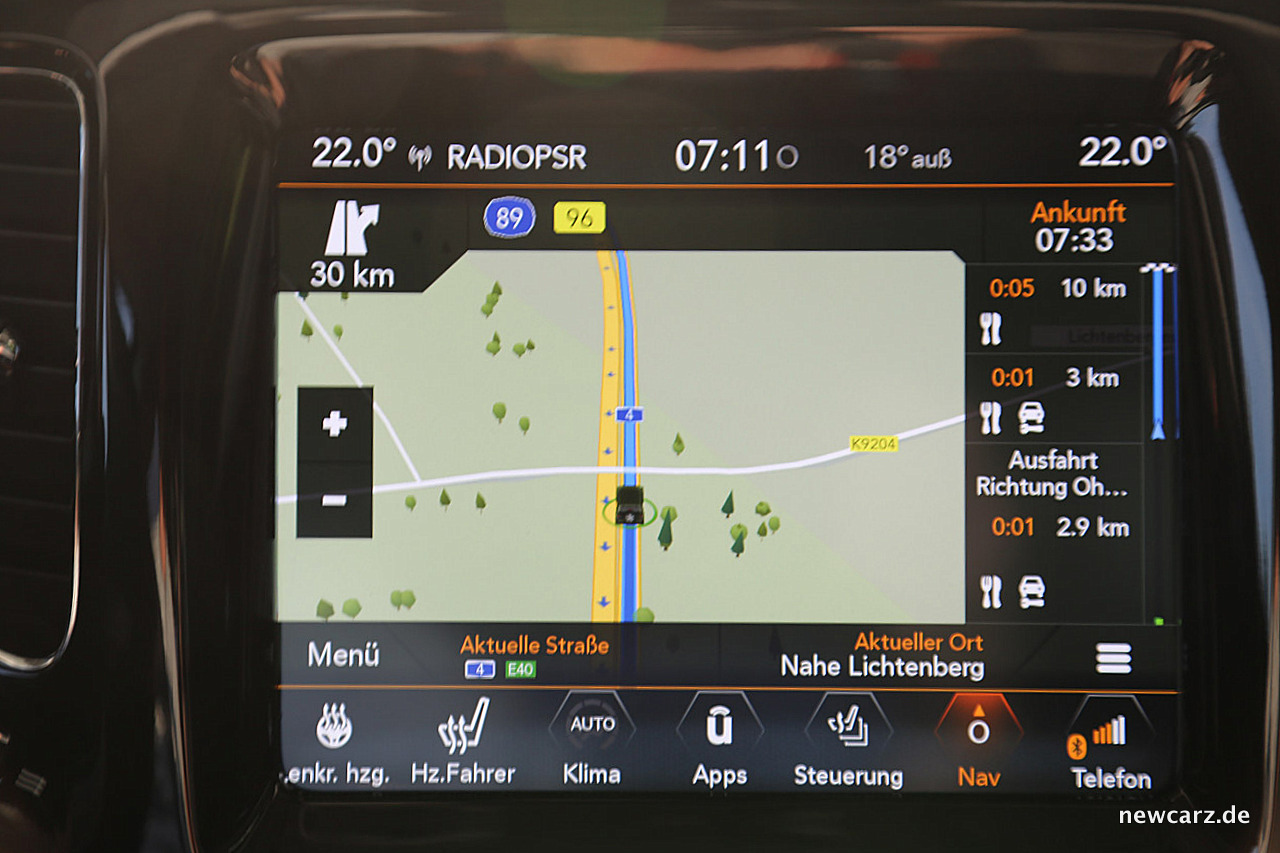1280x853 pixels.
Task: Activate Hz.Fahrer driver seat heating
Action: 463,745
